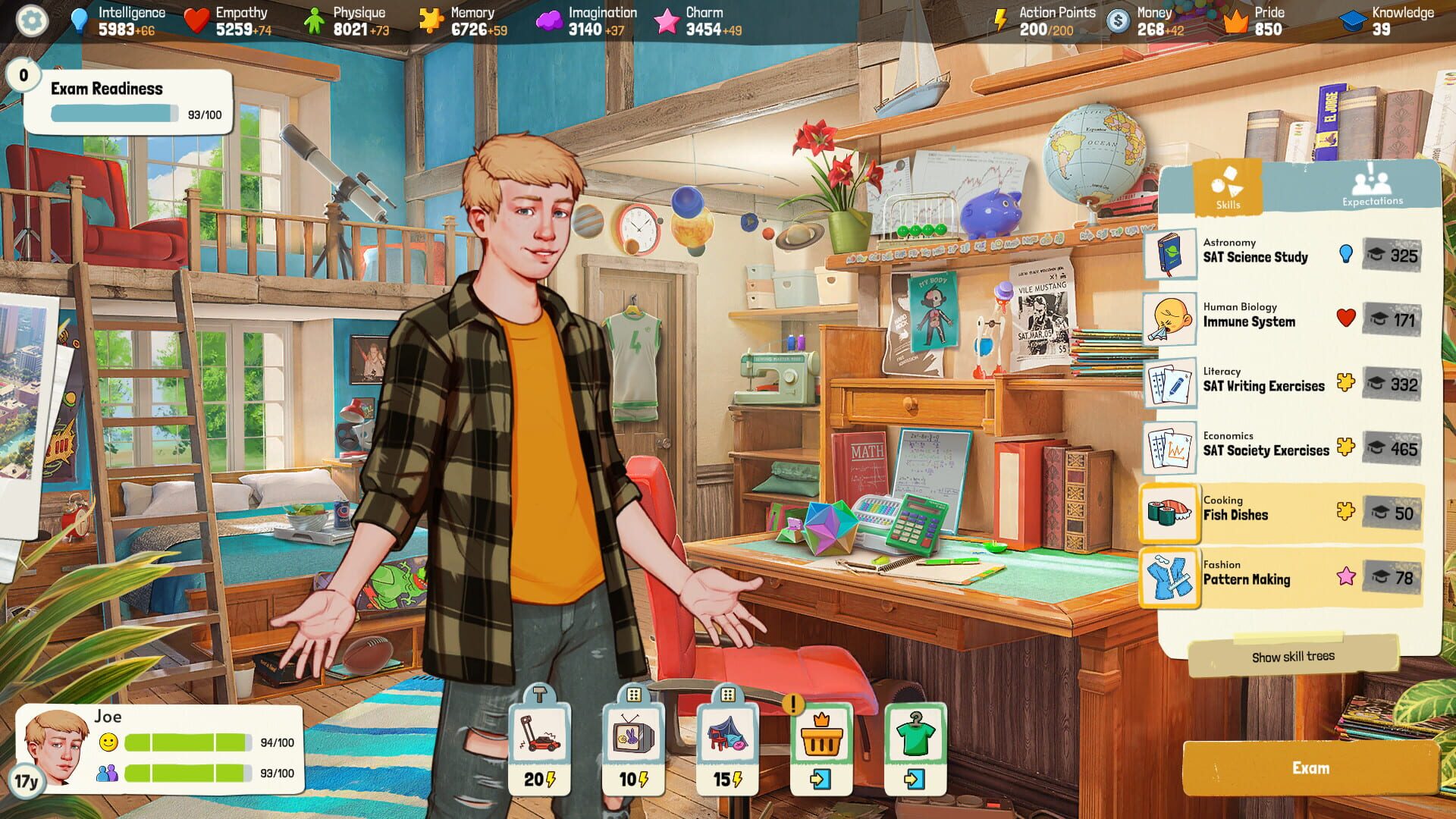Click the Exam button
Image resolution: width=1456 pixels, height=819 pixels.
[1310, 768]
